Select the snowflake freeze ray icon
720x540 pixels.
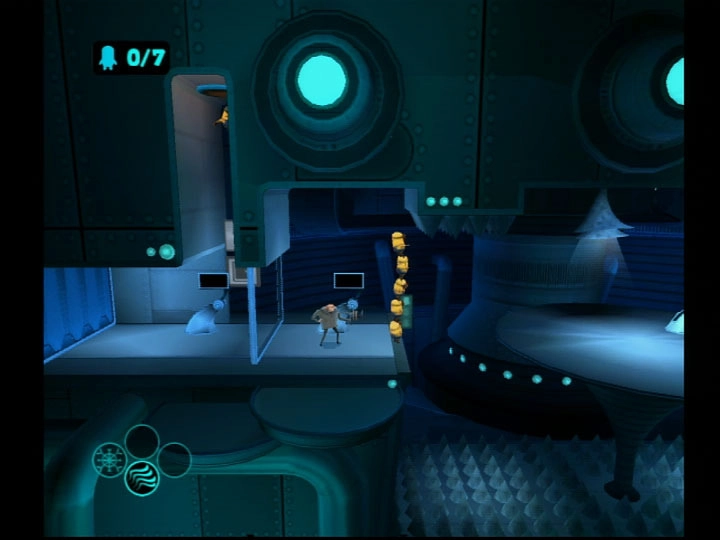tap(108, 460)
